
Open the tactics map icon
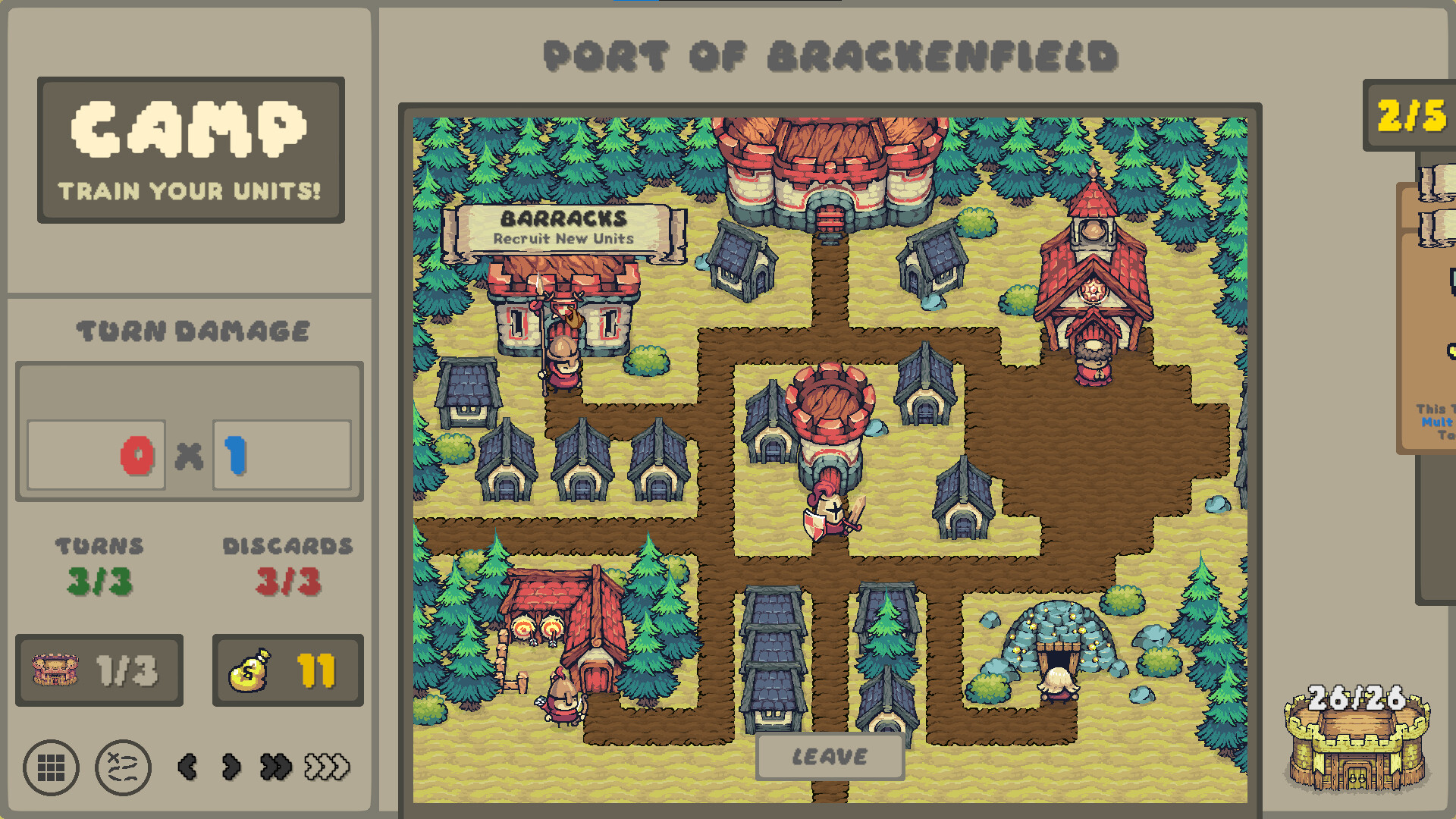pyautogui.click(x=123, y=767)
